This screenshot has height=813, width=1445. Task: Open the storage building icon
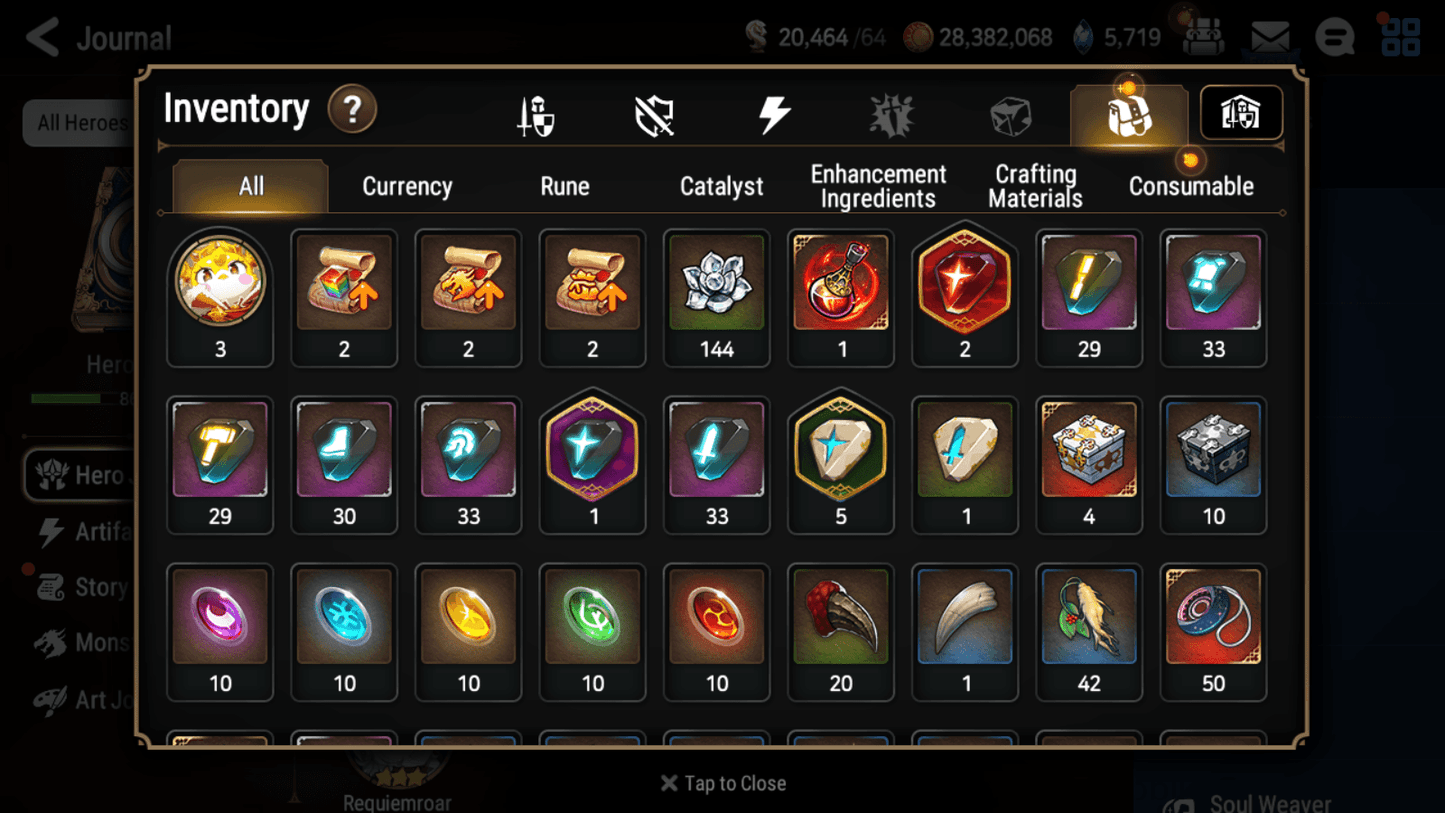pos(1240,113)
